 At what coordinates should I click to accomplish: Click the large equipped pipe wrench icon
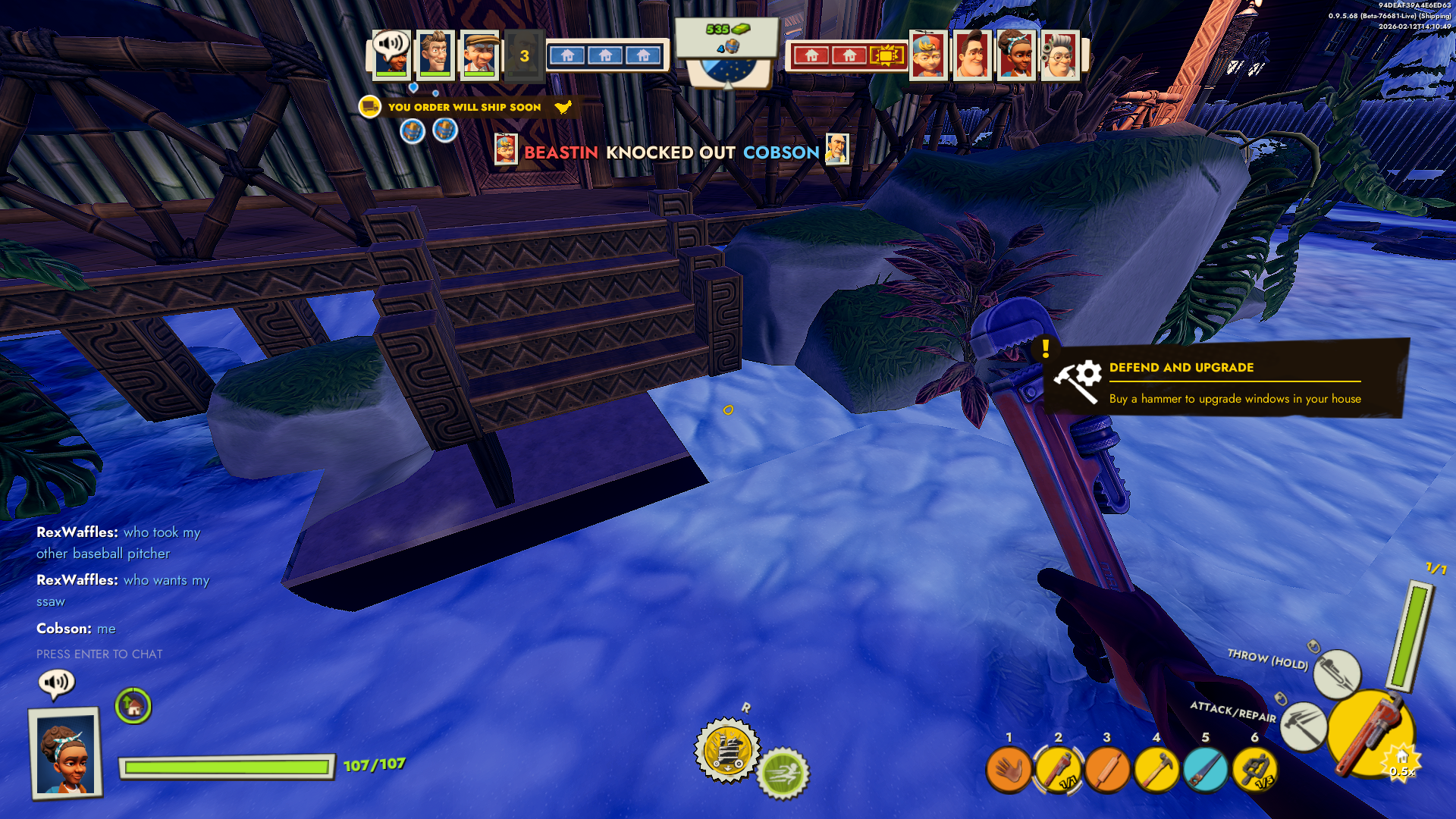pyautogui.click(x=1370, y=734)
